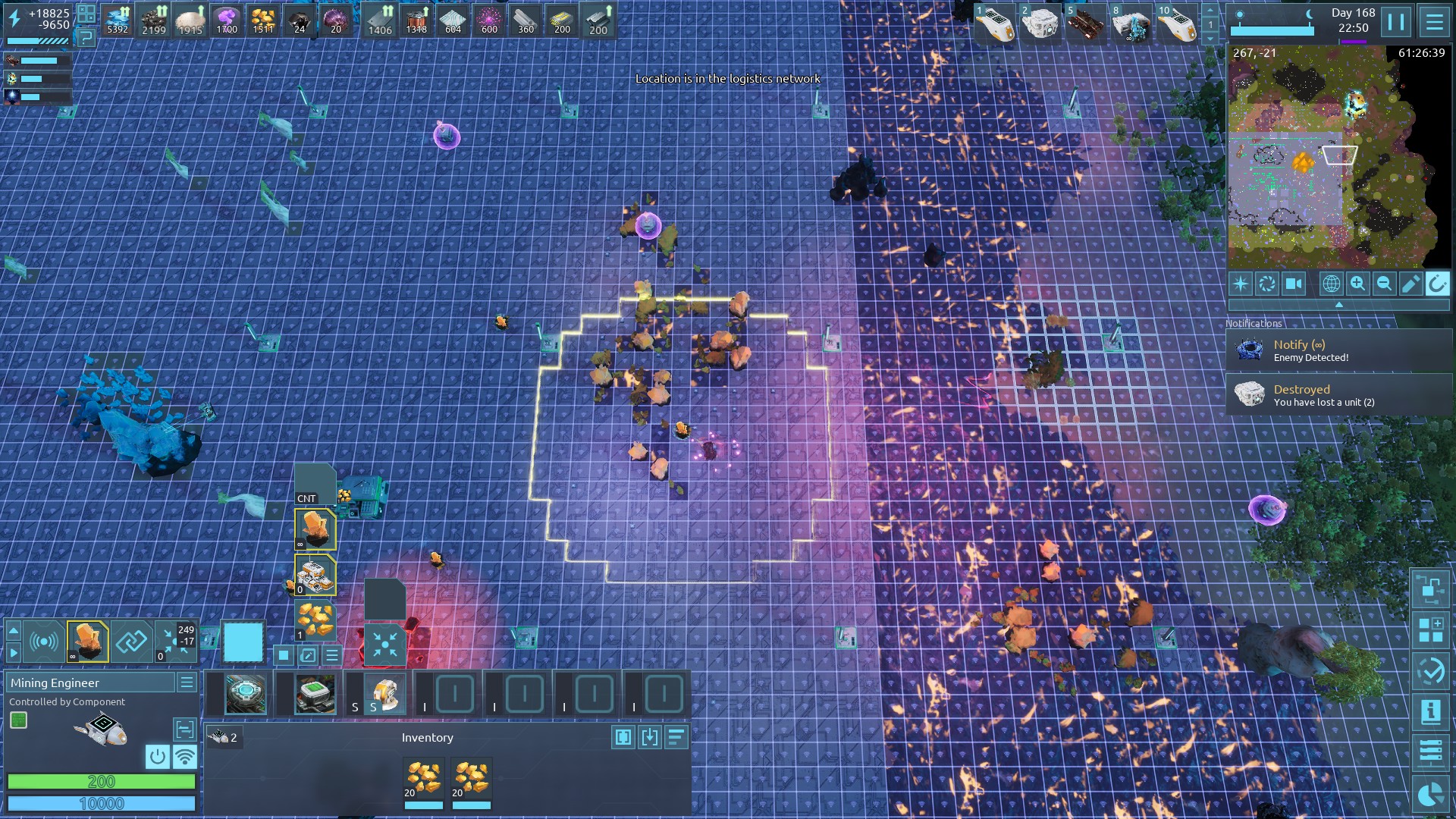The width and height of the screenshot is (1456, 819).
Task: Toggle the Mining Engineer power button
Action: 157,756
